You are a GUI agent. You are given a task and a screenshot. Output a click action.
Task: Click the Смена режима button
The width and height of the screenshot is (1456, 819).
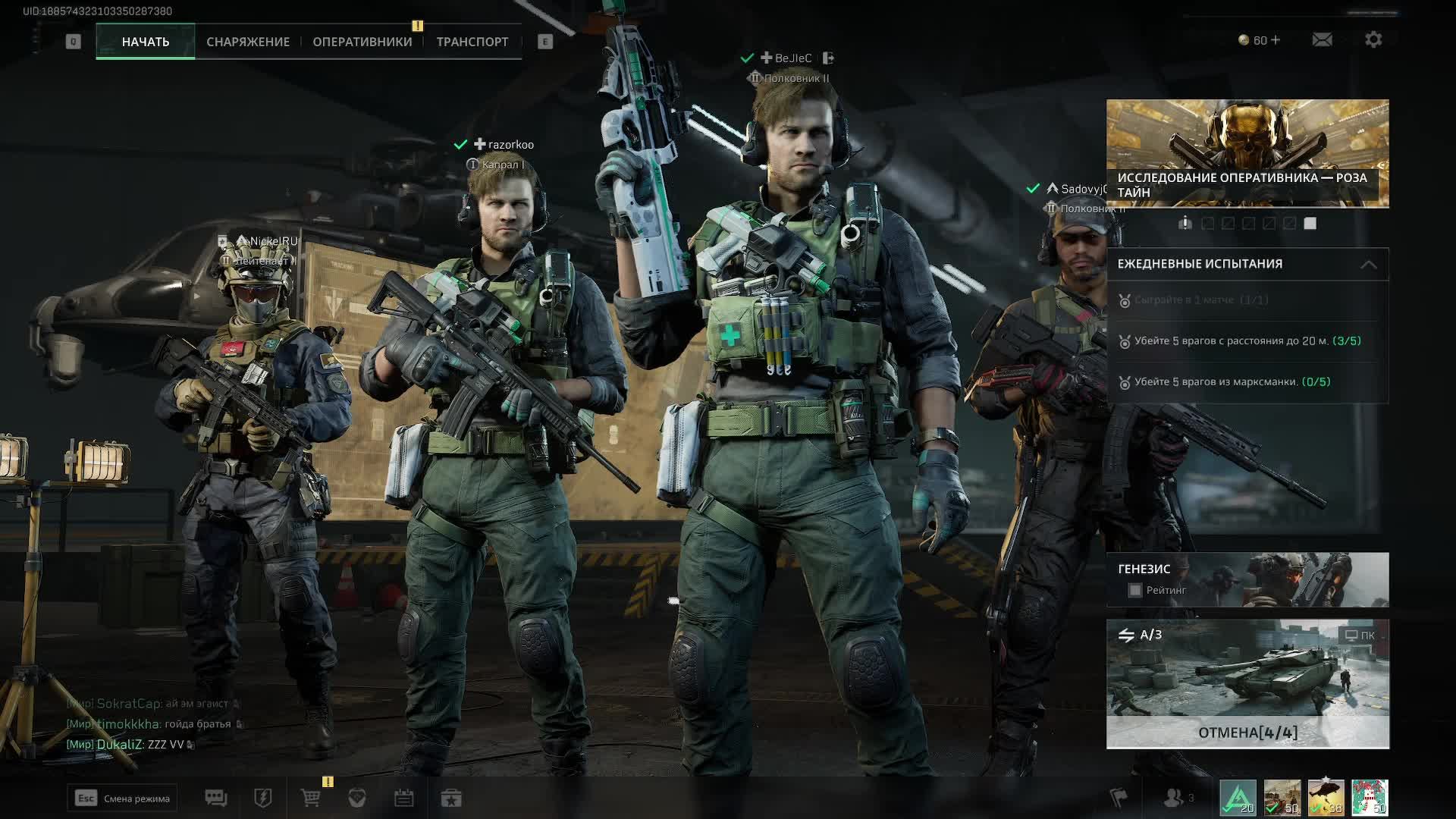[122, 799]
